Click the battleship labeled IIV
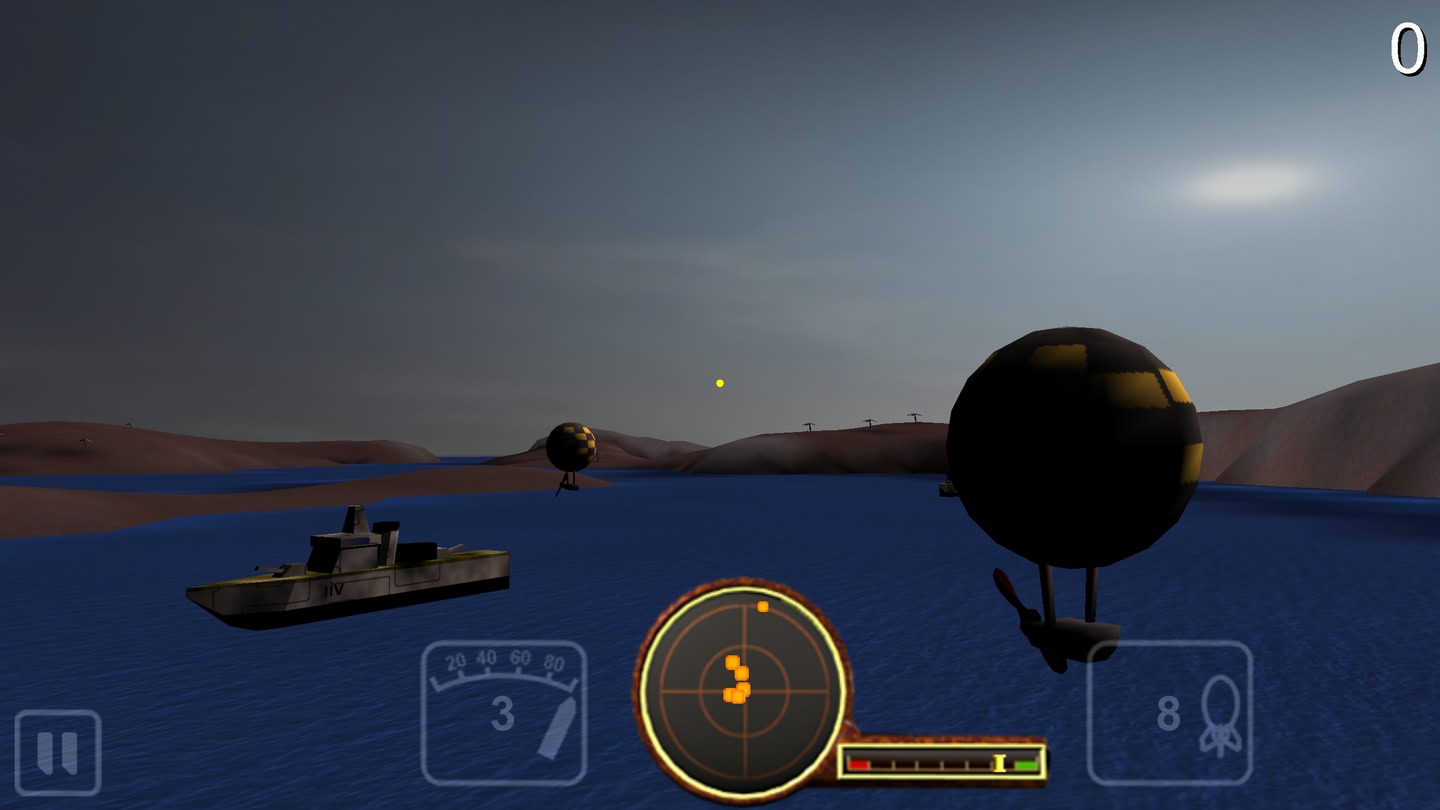 pos(350,565)
